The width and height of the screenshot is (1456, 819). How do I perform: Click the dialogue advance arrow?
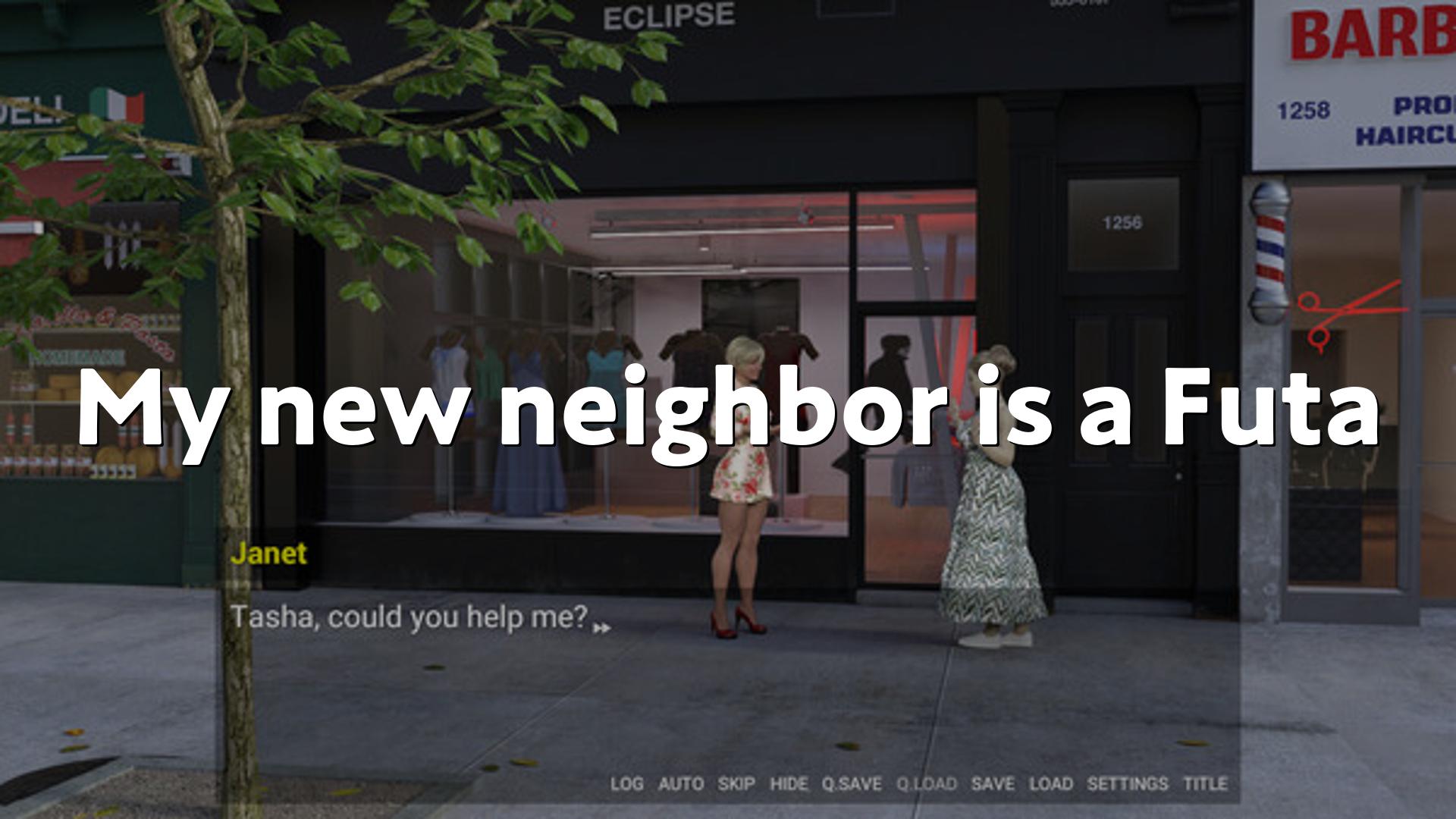[x=602, y=628]
